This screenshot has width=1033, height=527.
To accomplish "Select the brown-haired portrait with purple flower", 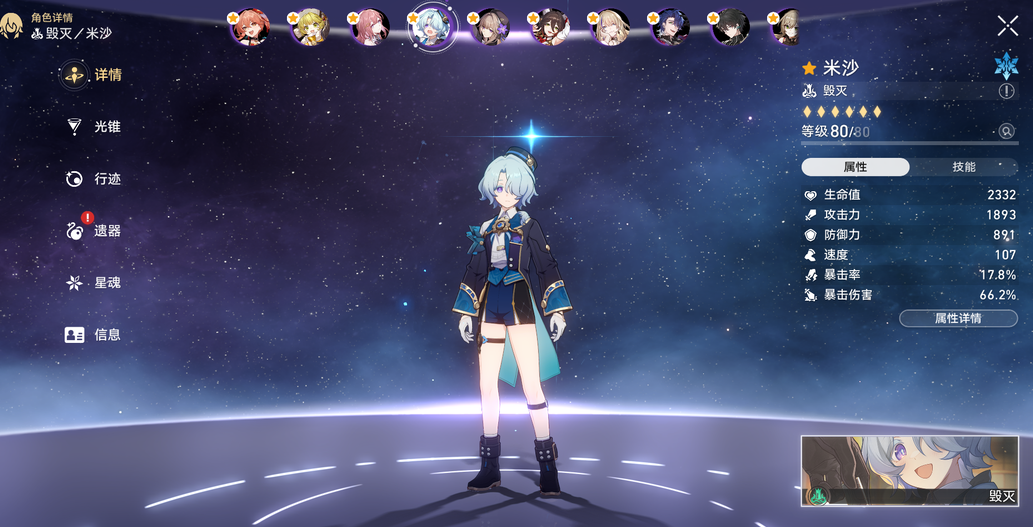I will click(491, 27).
